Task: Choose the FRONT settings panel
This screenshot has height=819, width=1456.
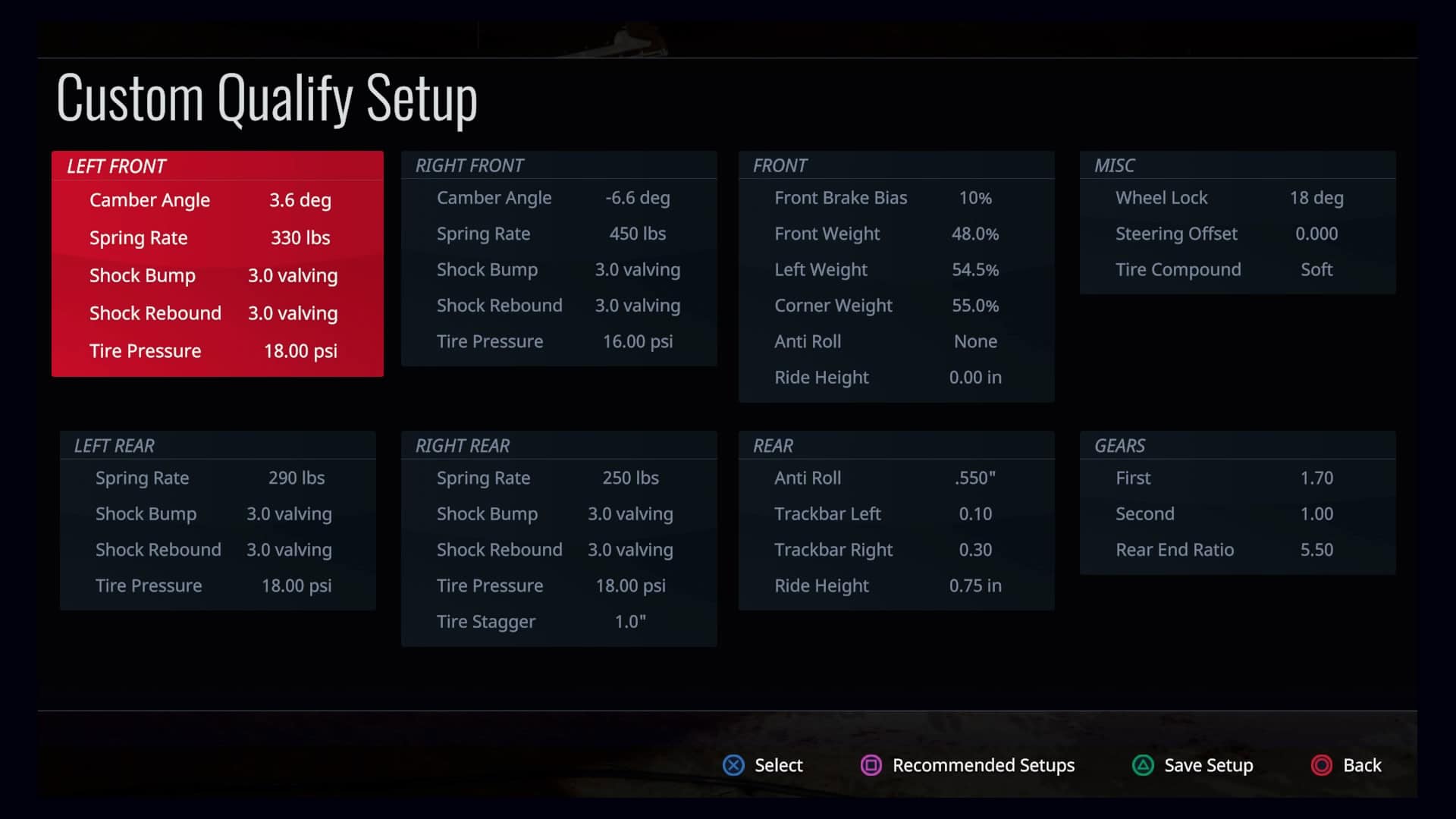Action: tap(896, 276)
